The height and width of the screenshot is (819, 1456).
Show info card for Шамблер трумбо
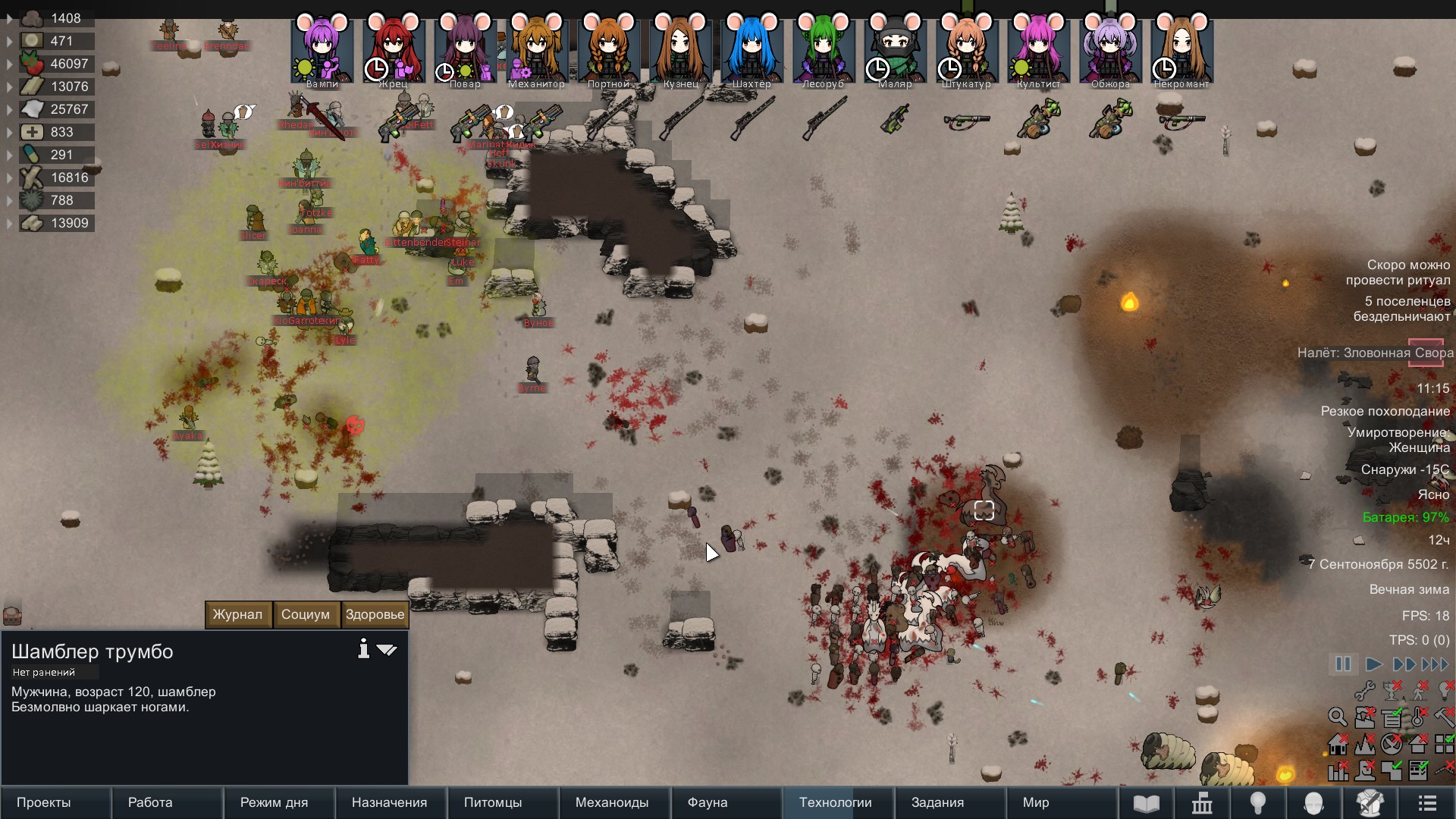[364, 649]
